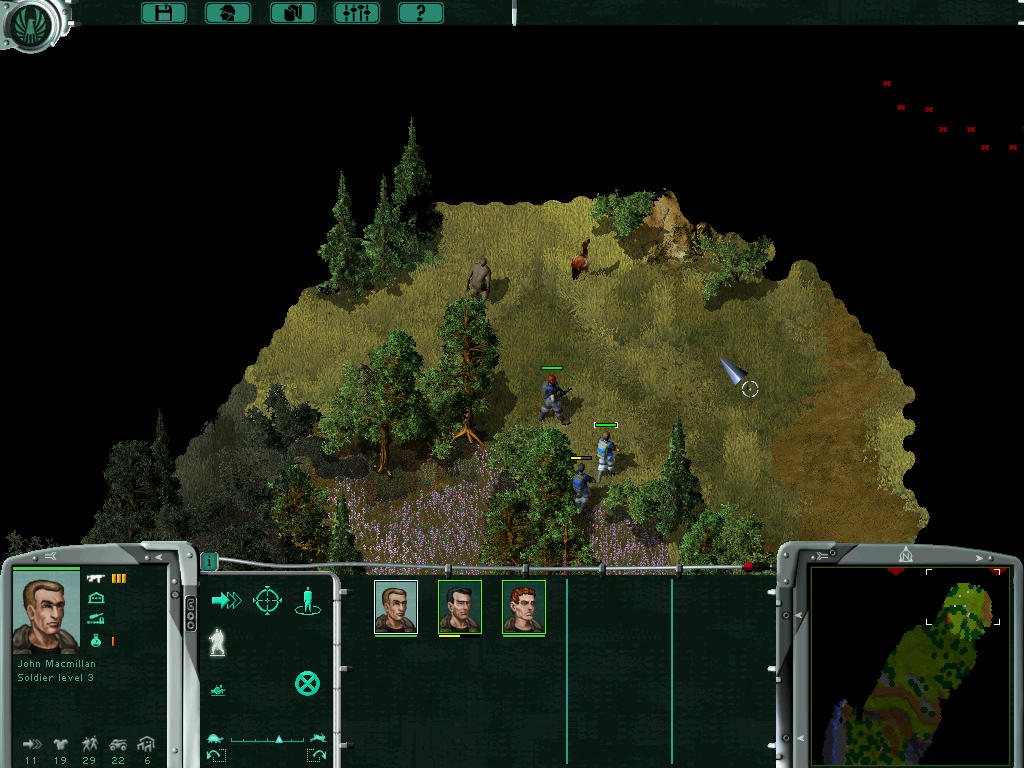Open the journal book button in top bar
The width and height of the screenshot is (1024, 768).
coord(292,13)
